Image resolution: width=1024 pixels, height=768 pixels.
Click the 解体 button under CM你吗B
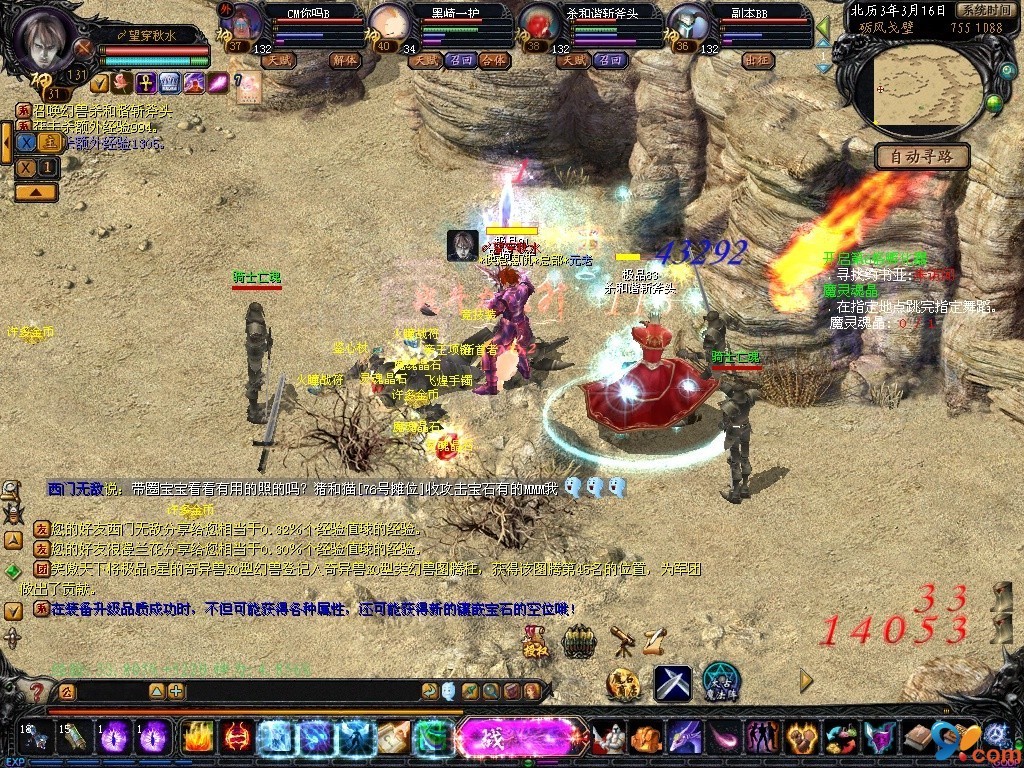click(x=343, y=60)
